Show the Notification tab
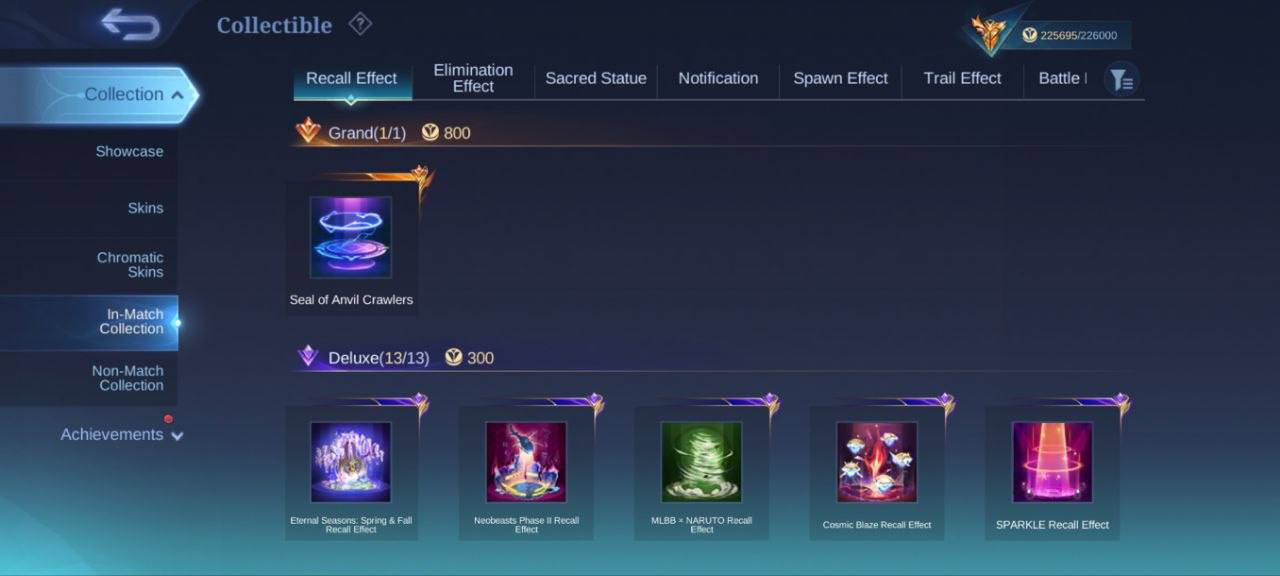1280x576 pixels. point(718,78)
